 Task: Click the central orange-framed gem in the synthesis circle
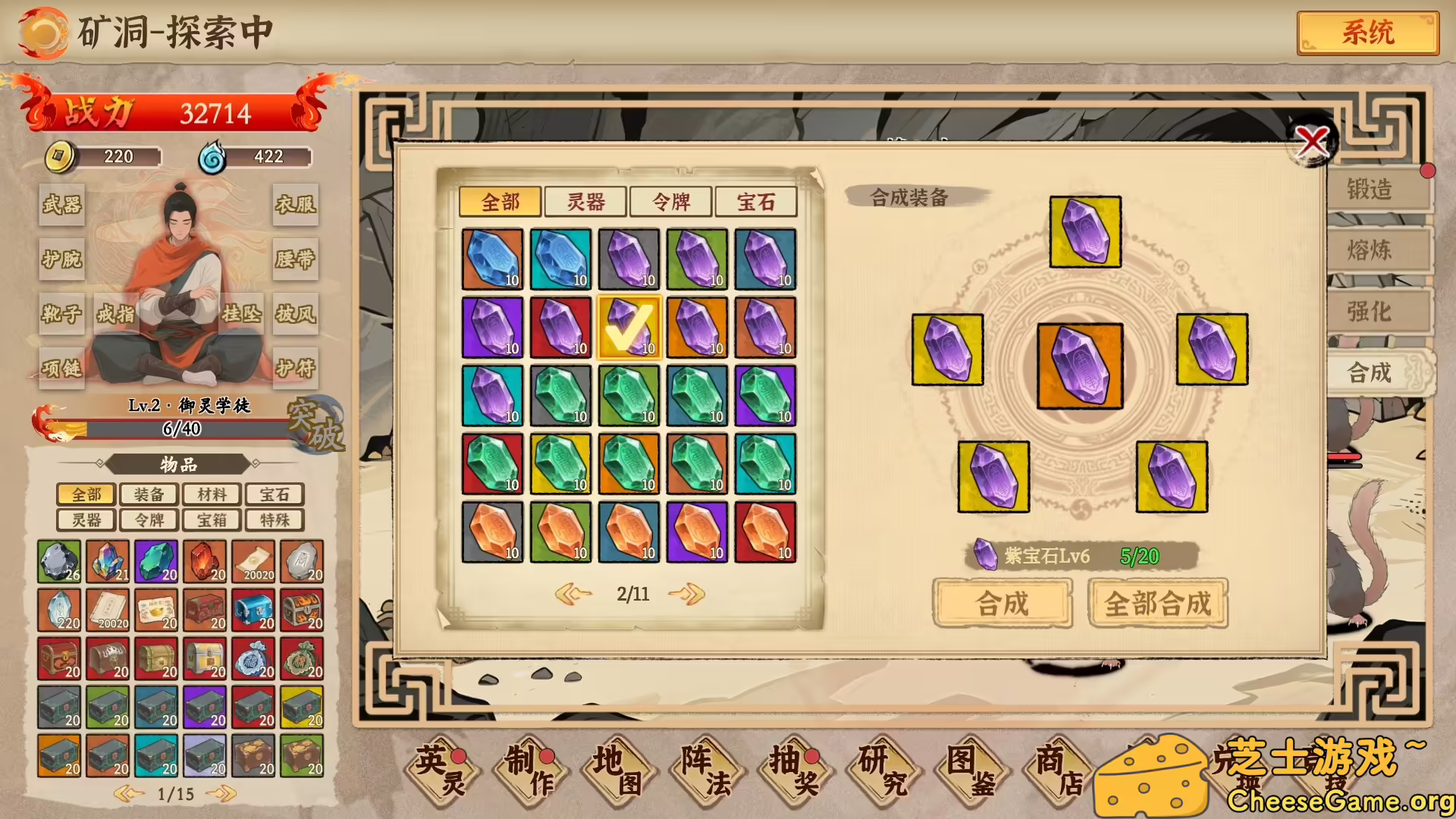pos(1080,364)
